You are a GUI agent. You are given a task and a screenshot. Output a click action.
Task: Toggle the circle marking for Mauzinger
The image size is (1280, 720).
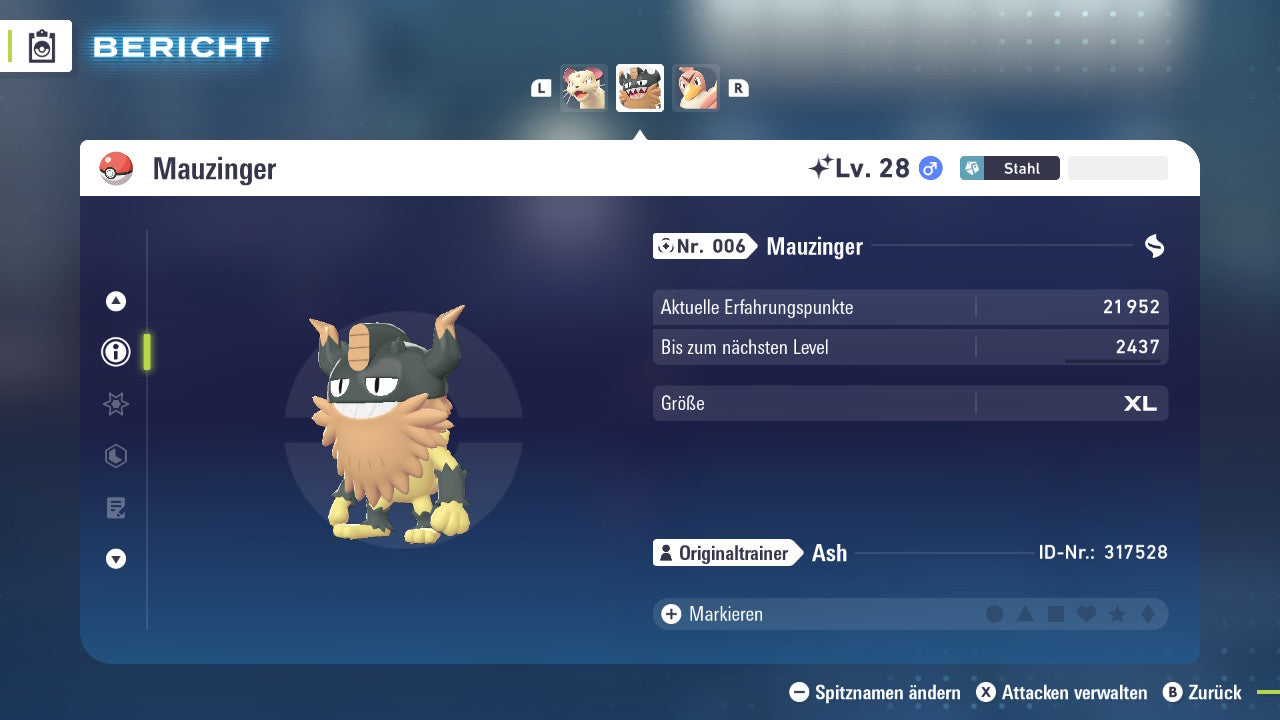point(996,614)
